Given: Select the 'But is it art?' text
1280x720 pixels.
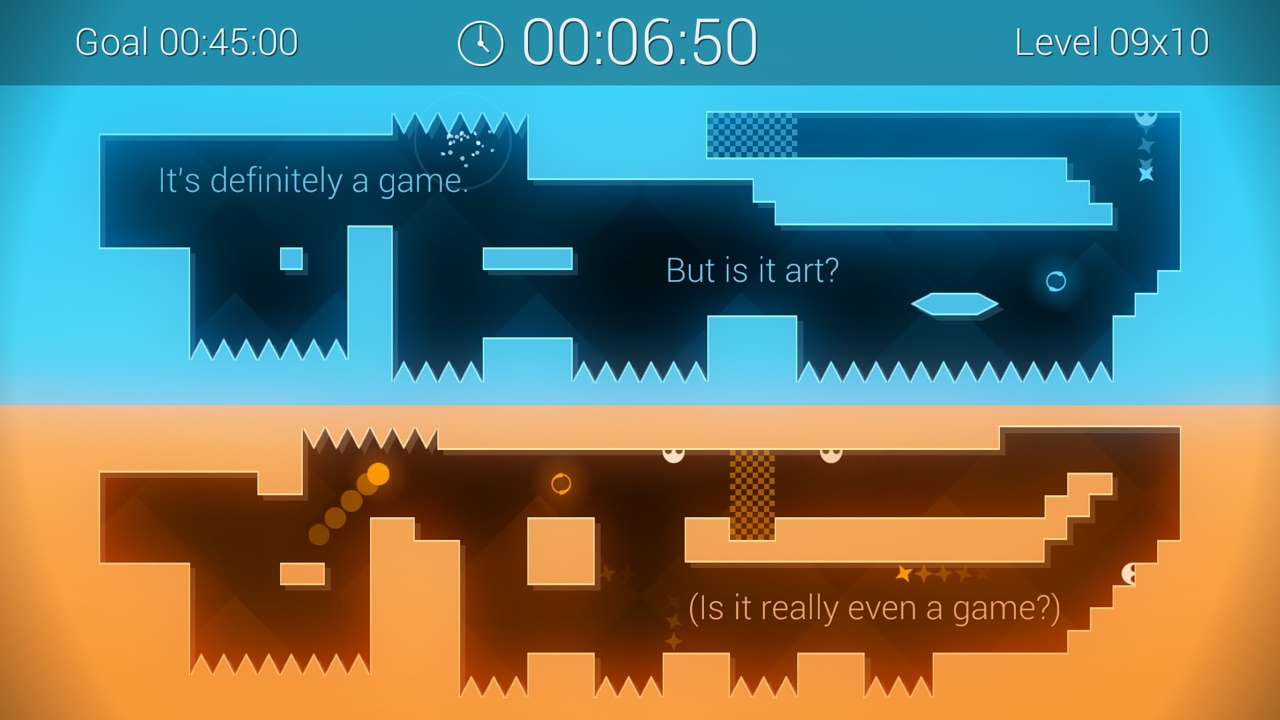Looking at the screenshot, I should [753, 270].
